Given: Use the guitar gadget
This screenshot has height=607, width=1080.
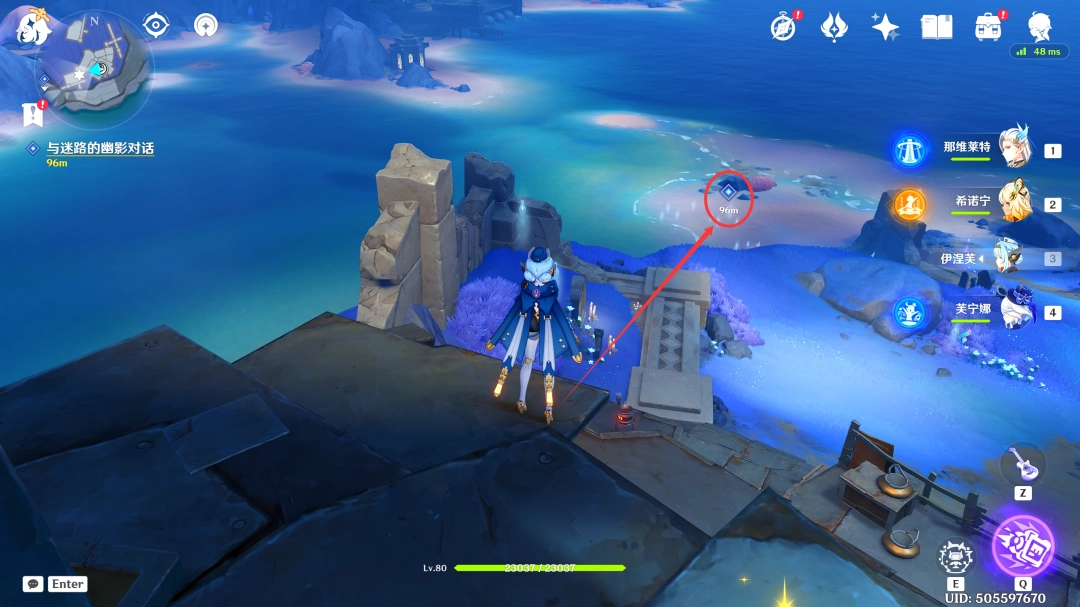Looking at the screenshot, I should pyautogui.click(x=1022, y=463).
